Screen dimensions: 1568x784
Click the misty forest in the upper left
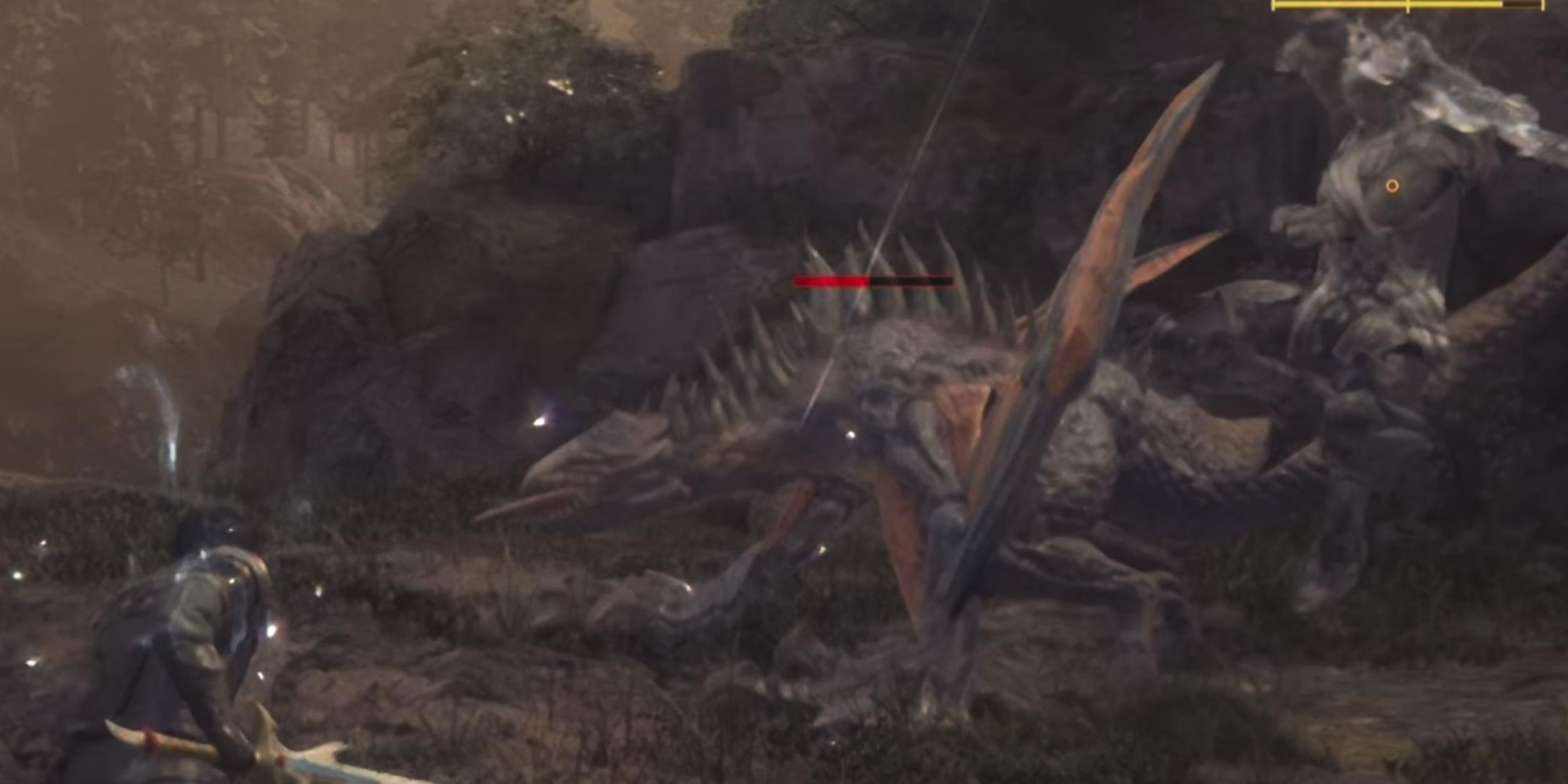tap(196, 118)
